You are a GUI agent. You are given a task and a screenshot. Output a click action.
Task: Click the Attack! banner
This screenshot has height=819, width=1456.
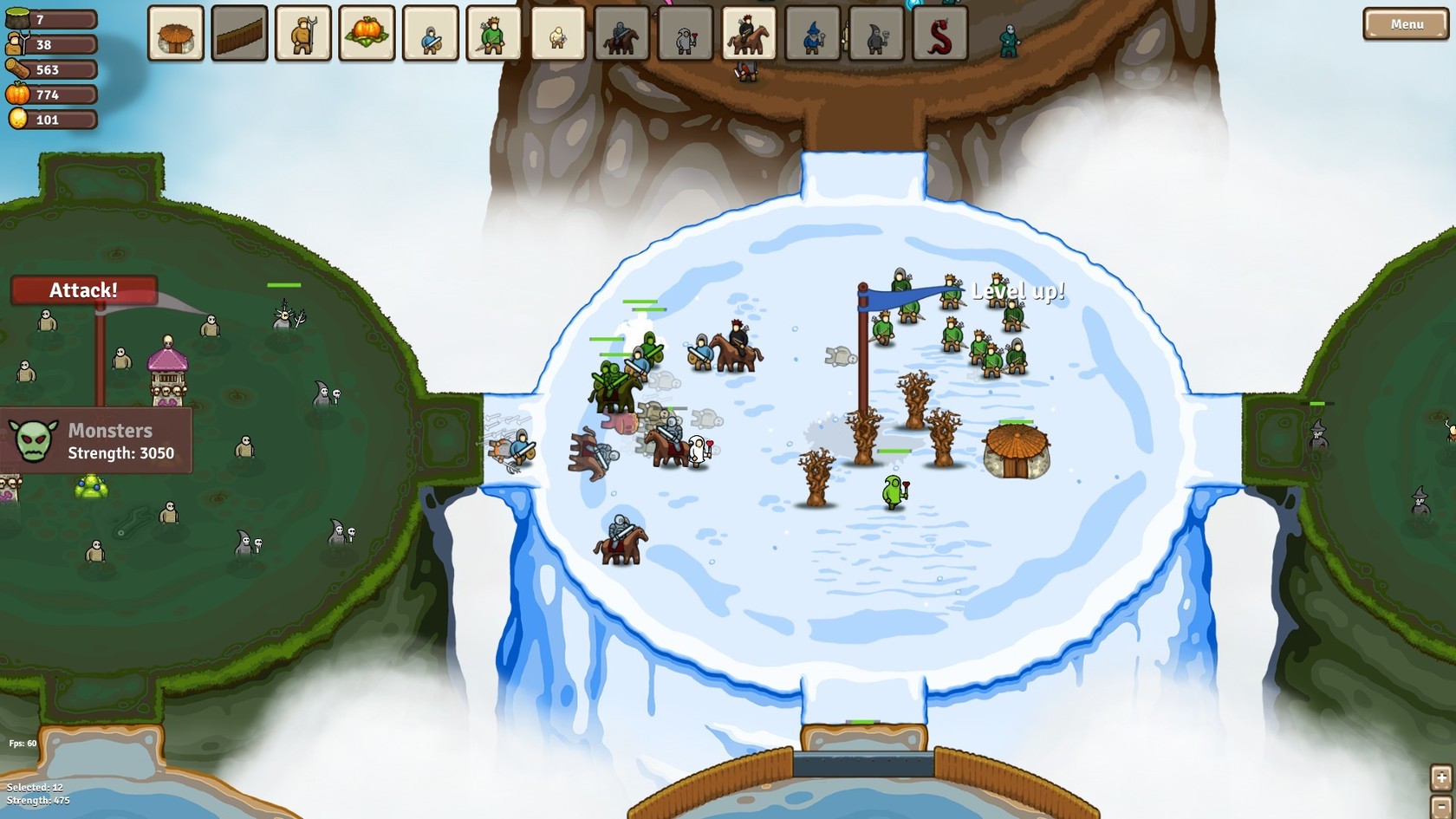click(84, 290)
